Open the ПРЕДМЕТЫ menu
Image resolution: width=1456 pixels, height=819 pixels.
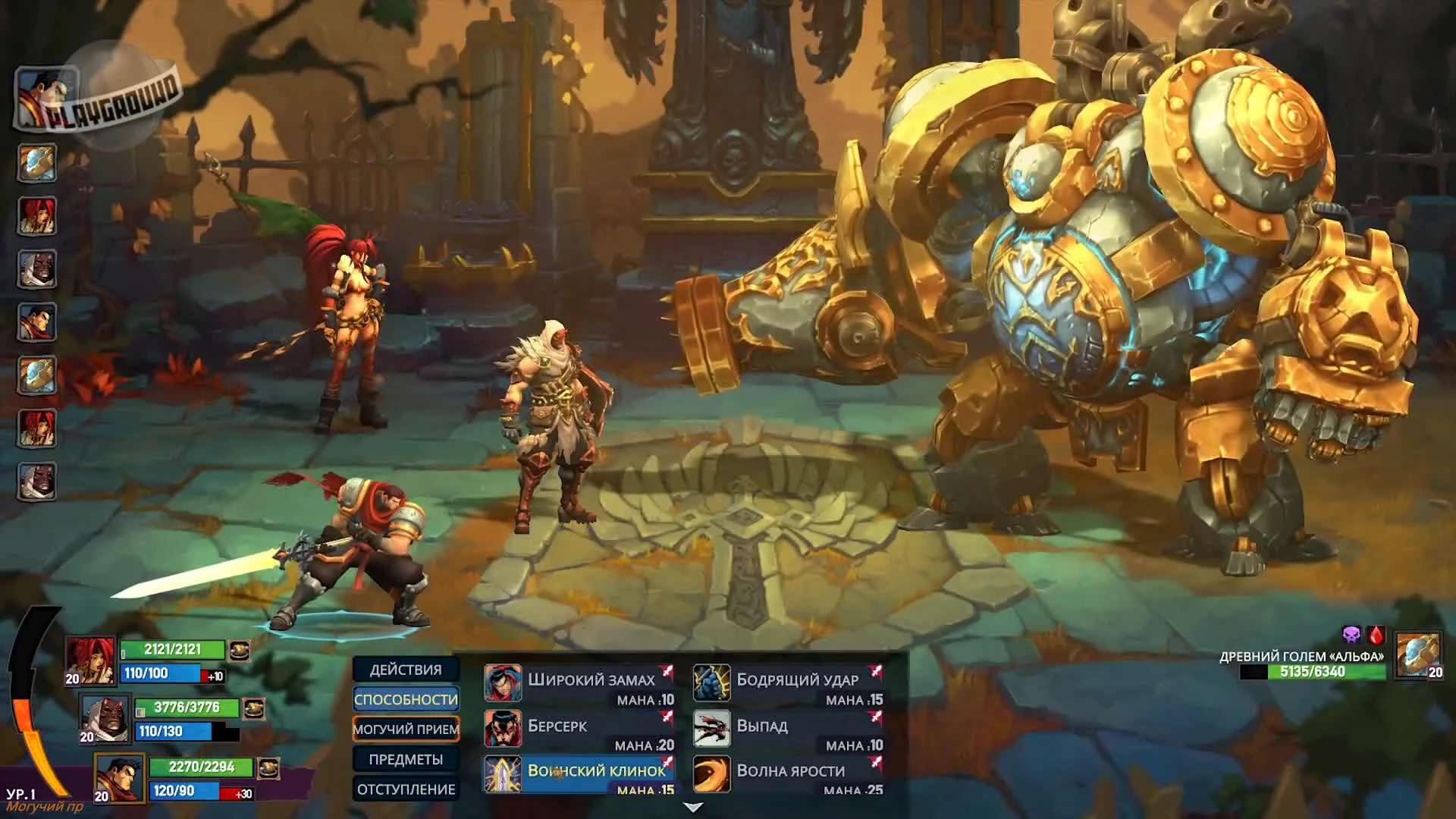pyautogui.click(x=406, y=759)
